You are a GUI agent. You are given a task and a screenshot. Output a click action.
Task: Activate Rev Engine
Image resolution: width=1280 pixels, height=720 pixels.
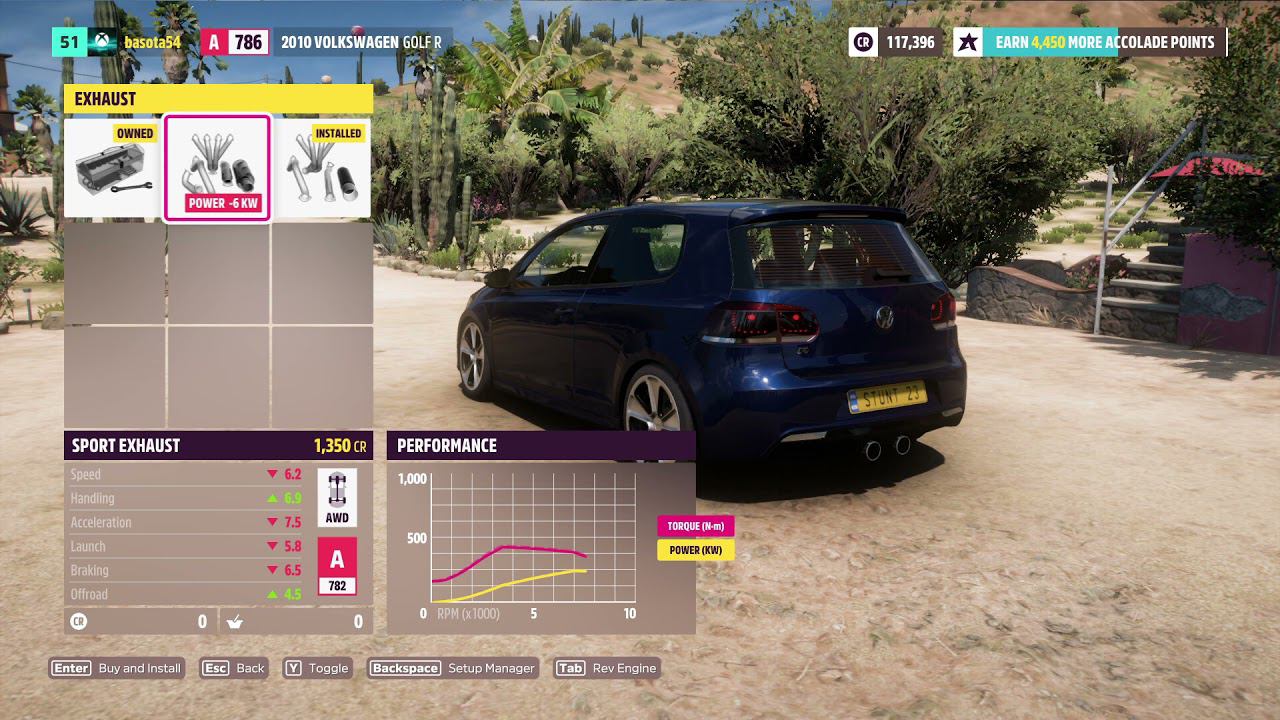coord(607,668)
